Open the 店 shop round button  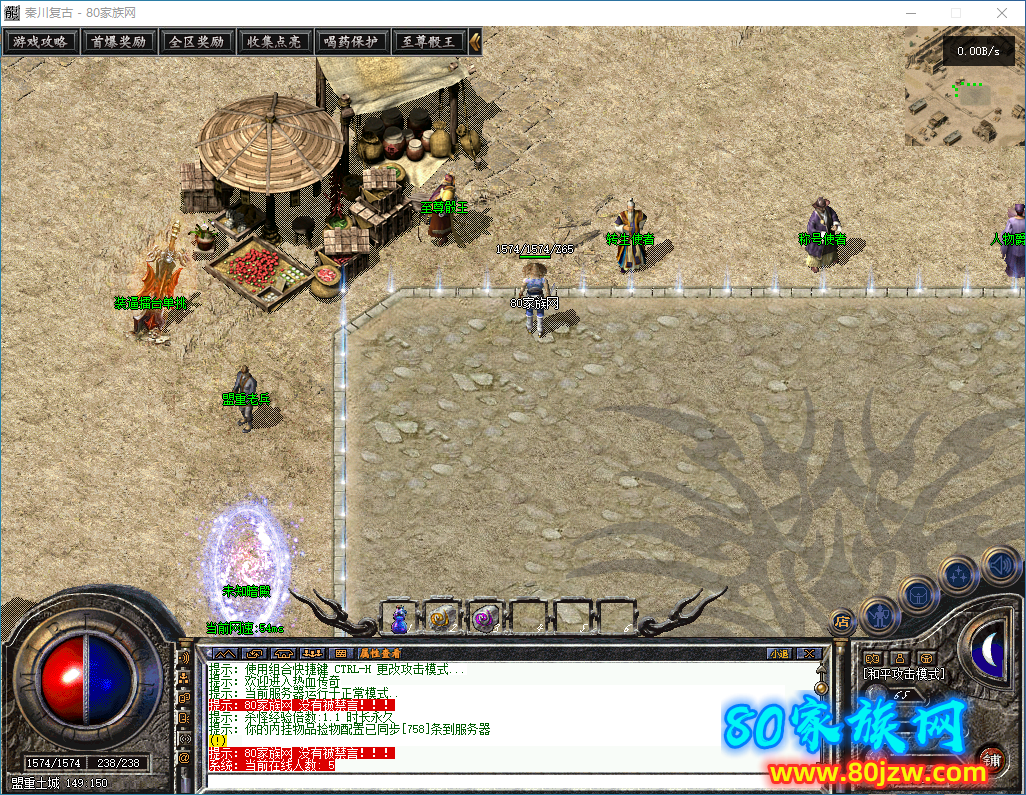tap(842, 621)
